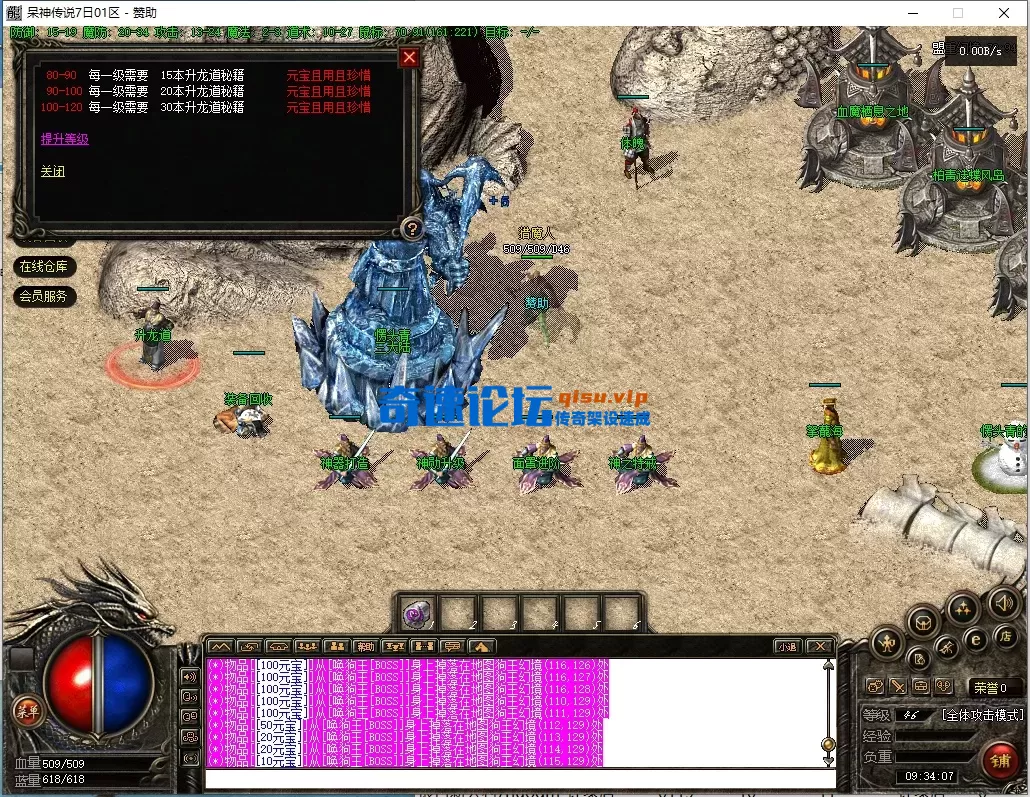The height and width of the screenshot is (797, 1030).
Task: Close the chat panel with its X button
Action: [x=820, y=646]
